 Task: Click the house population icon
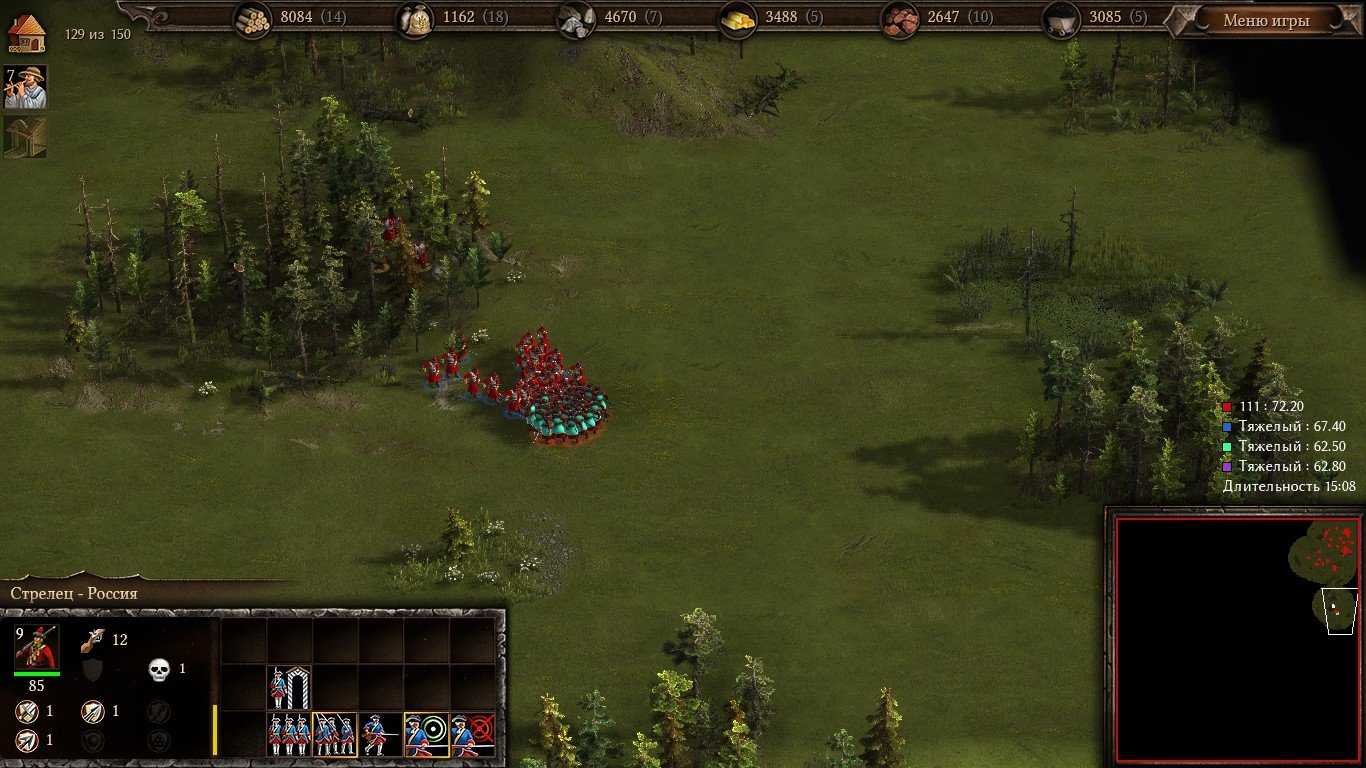point(27,32)
